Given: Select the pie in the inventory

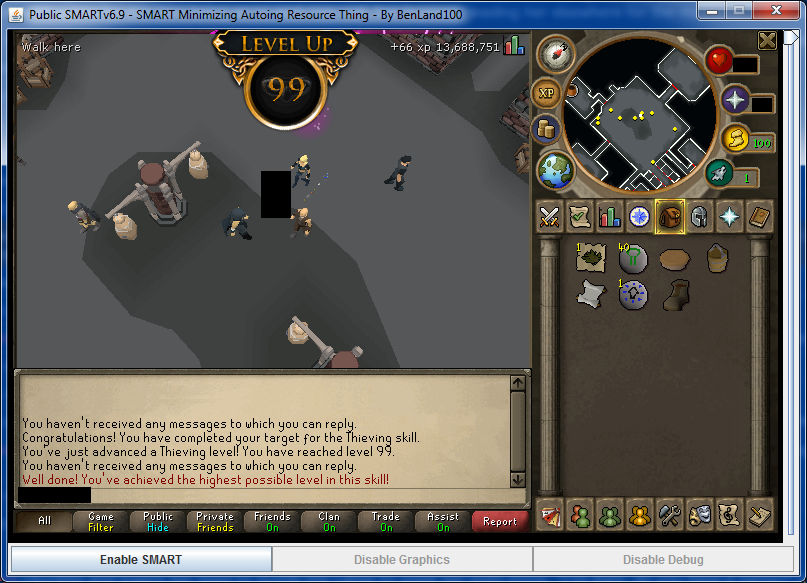Looking at the screenshot, I should [x=674, y=259].
